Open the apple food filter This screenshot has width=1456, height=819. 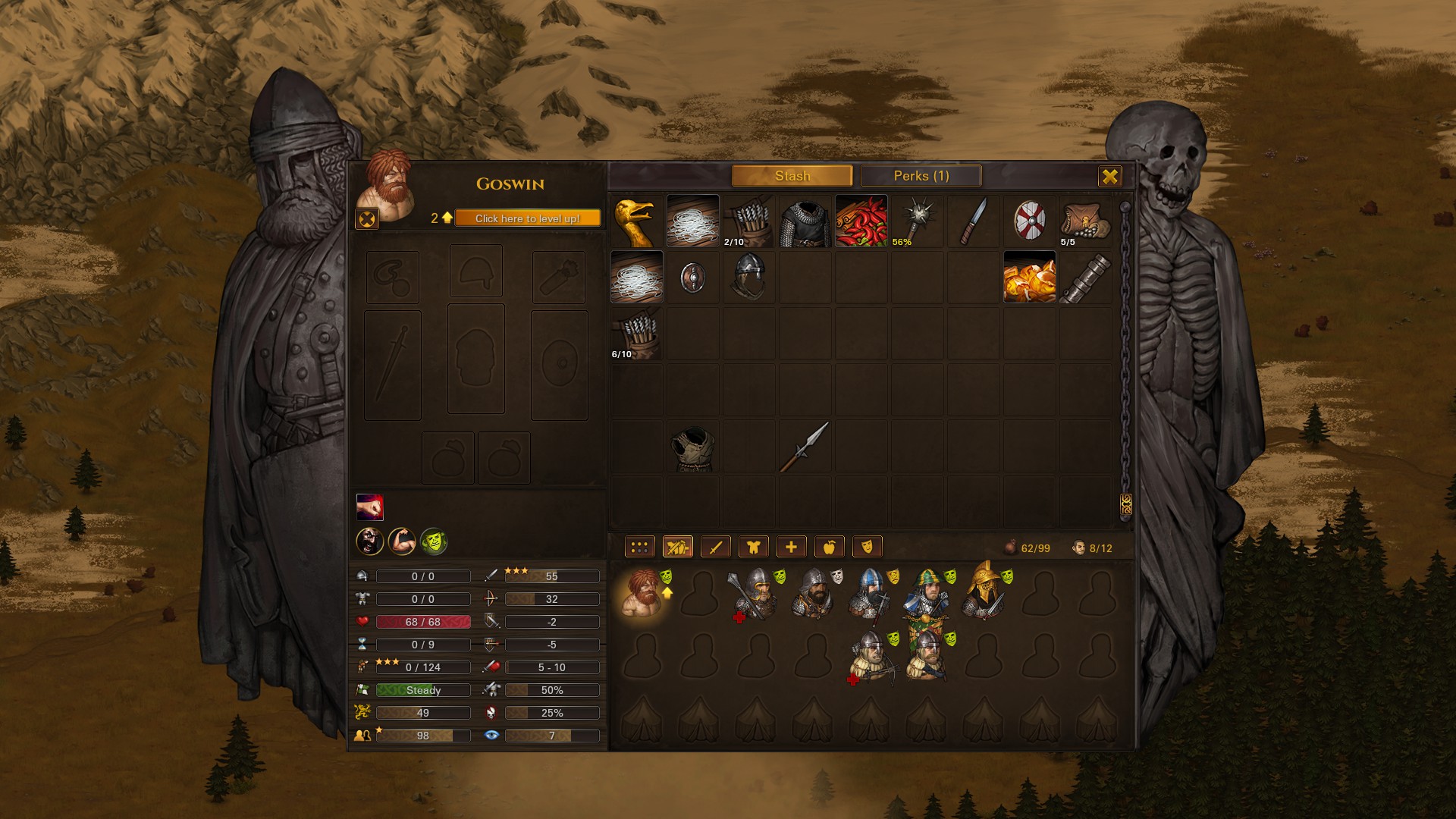coord(828,546)
